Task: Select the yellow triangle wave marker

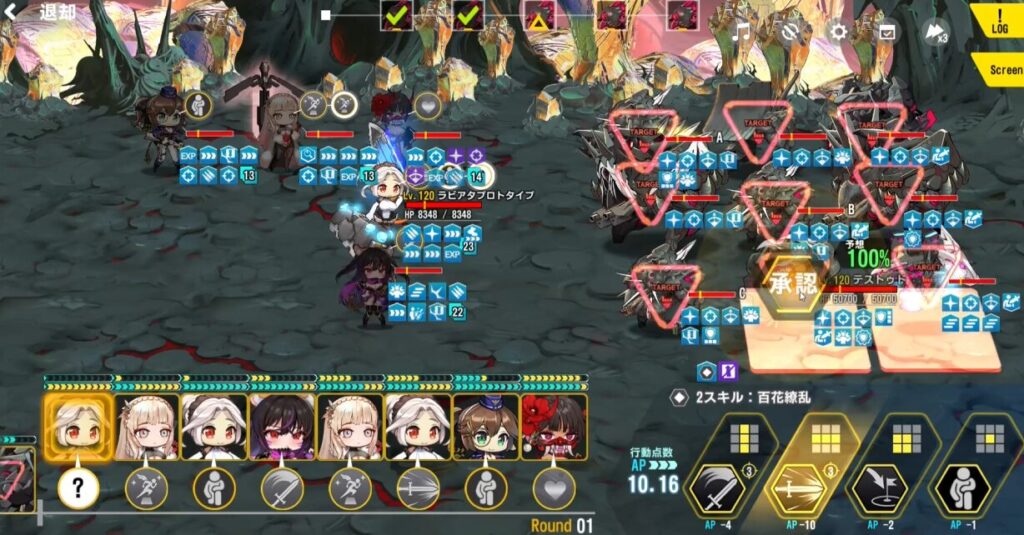Action: click(x=541, y=15)
